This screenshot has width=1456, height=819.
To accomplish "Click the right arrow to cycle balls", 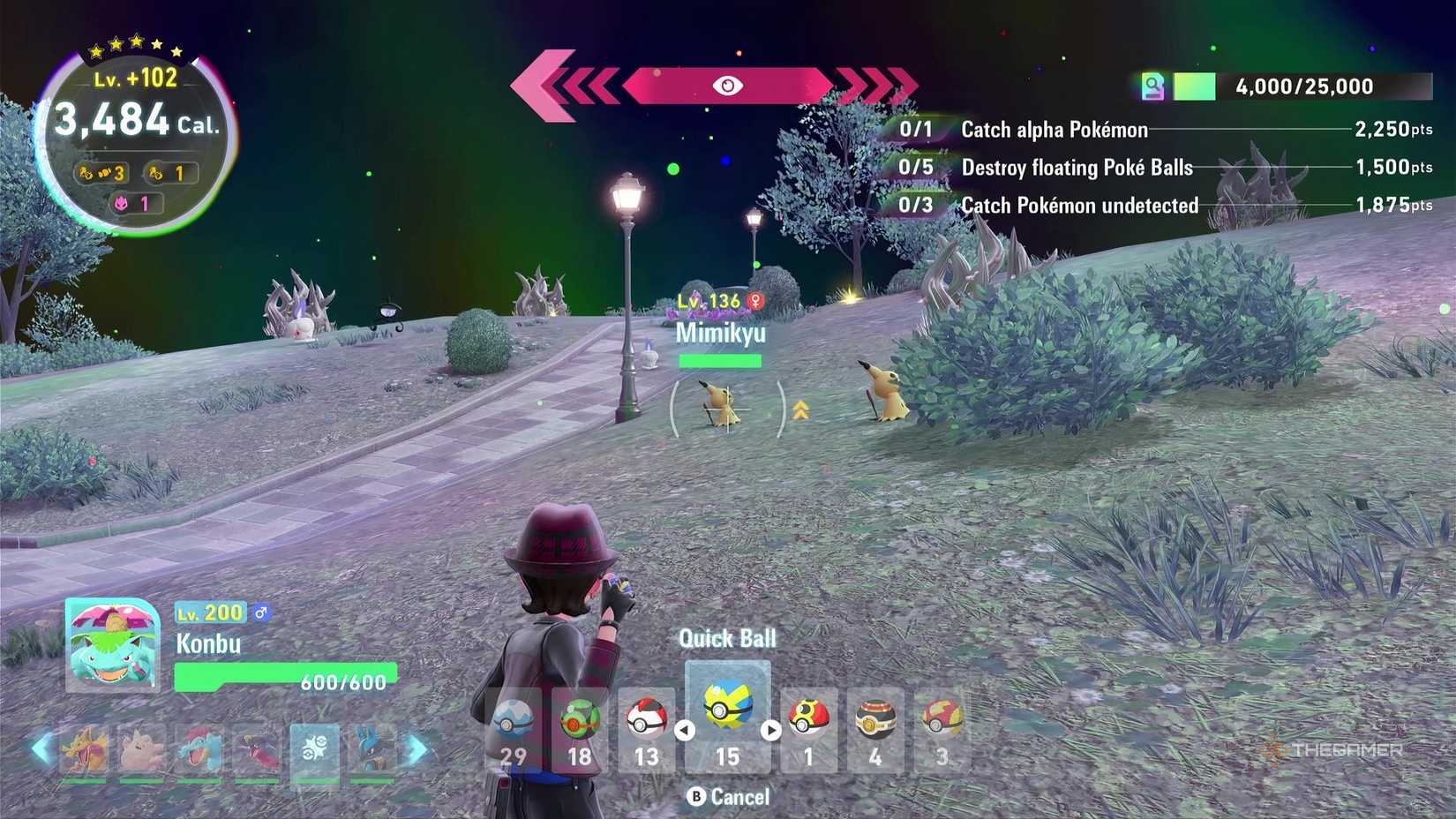I will pyautogui.click(x=769, y=729).
